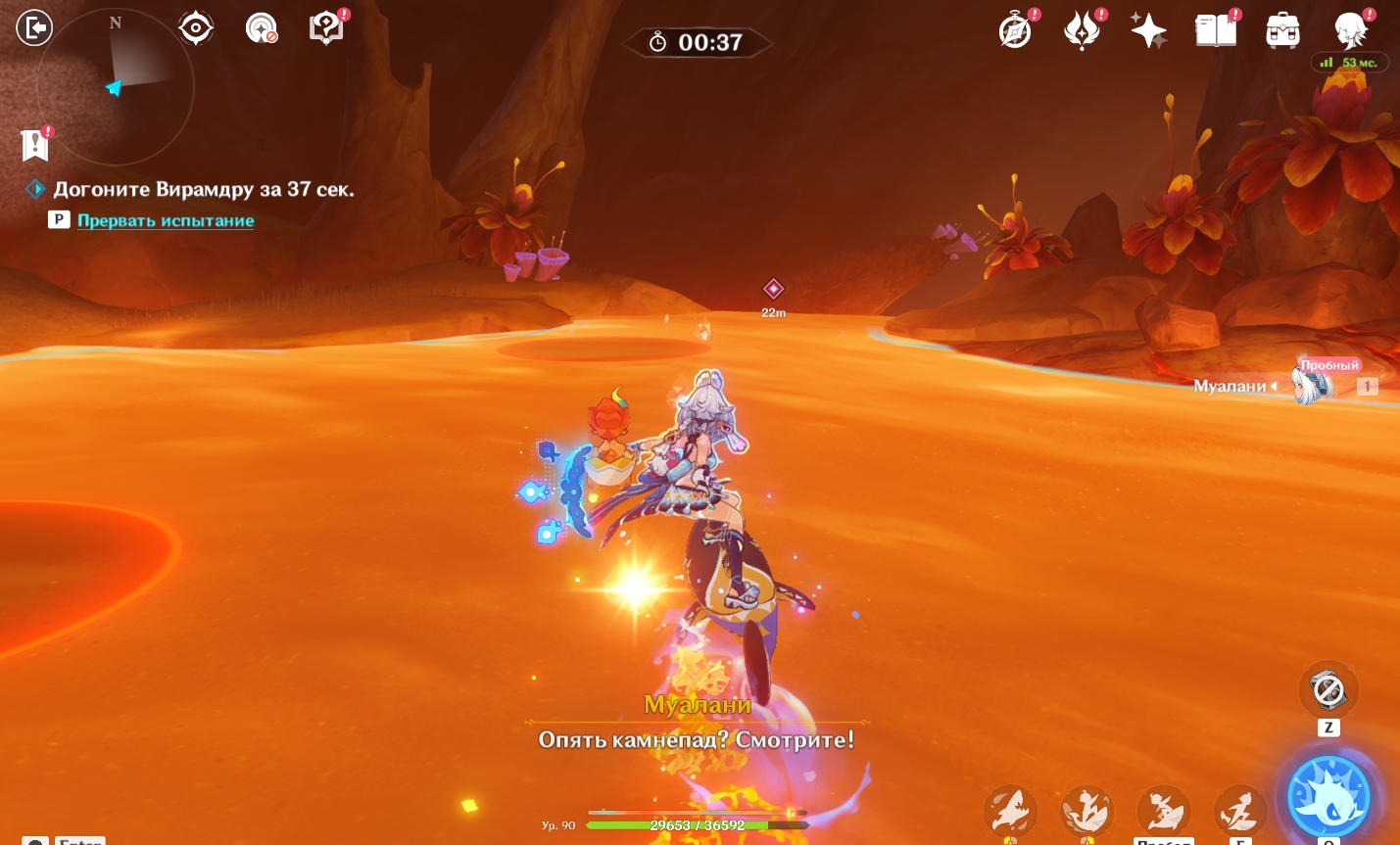Viewport: 1400px width, 845px height.
Task: Open the circular minimap
Action: coord(115,88)
